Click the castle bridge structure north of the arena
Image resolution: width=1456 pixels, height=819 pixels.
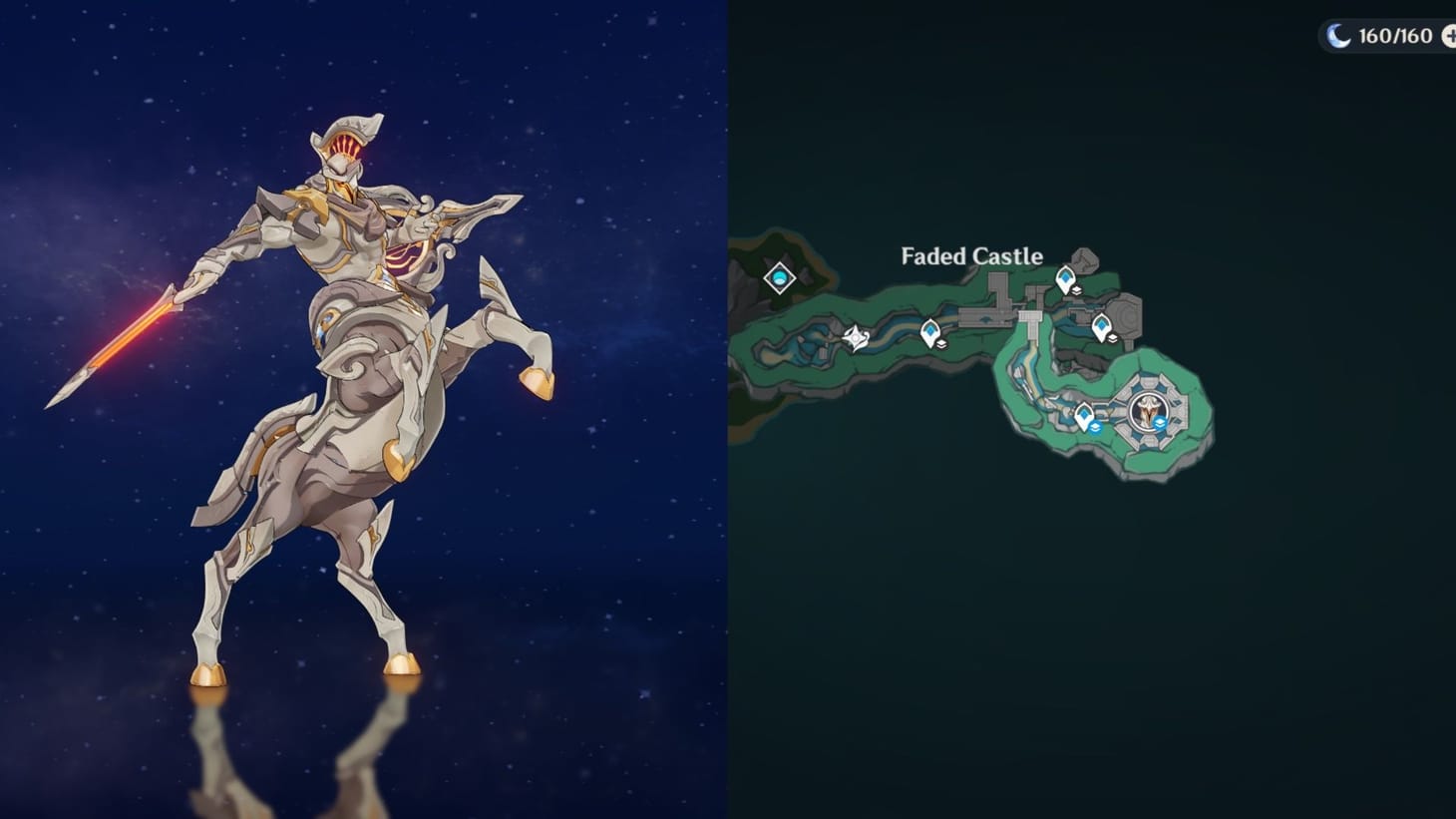[x=1031, y=317]
